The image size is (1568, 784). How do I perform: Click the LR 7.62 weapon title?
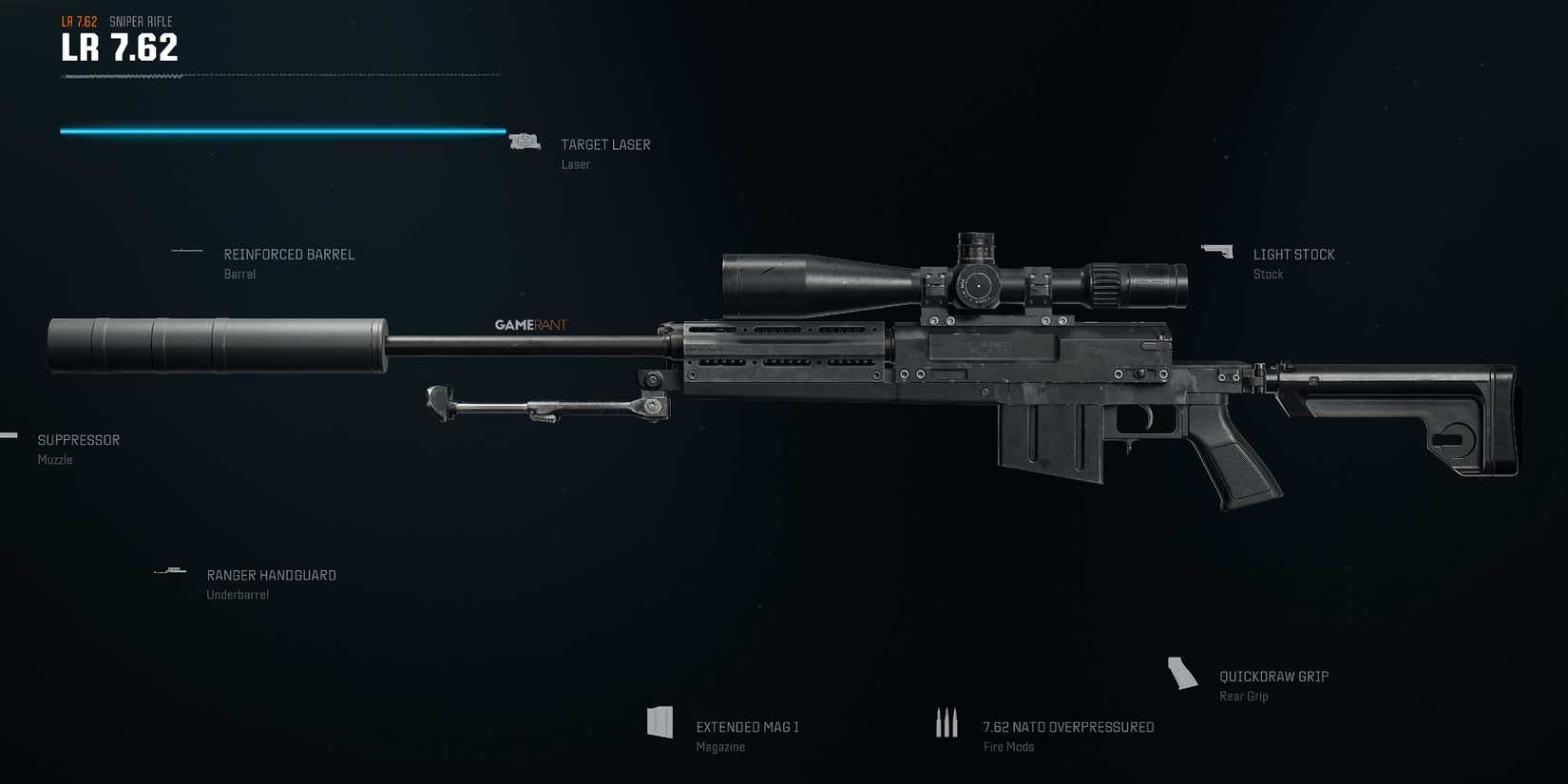point(118,45)
